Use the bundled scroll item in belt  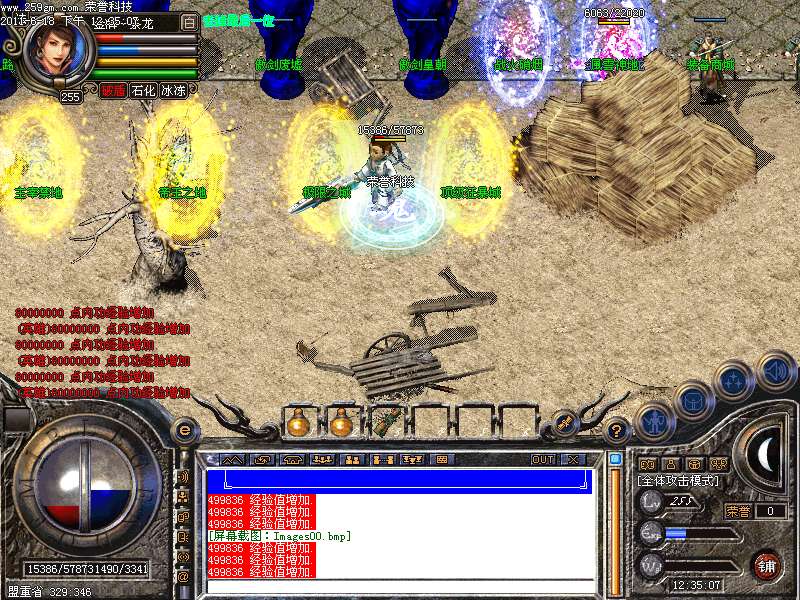tap(385, 423)
